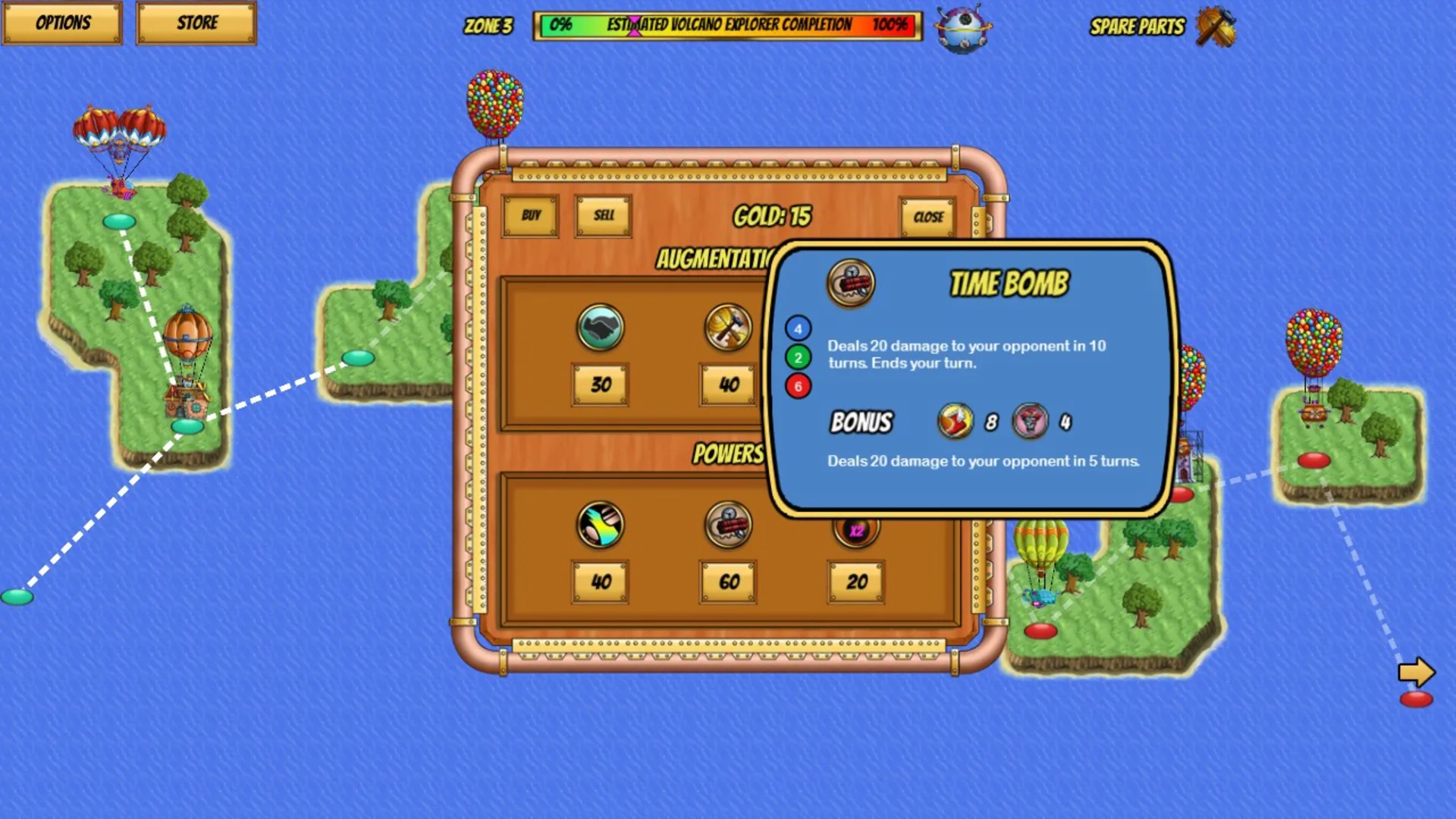Image resolution: width=1456 pixels, height=819 pixels.
Task: Click the Spare Parts hammer icon
Action: pyautogui.click(x=1216, y=28)
